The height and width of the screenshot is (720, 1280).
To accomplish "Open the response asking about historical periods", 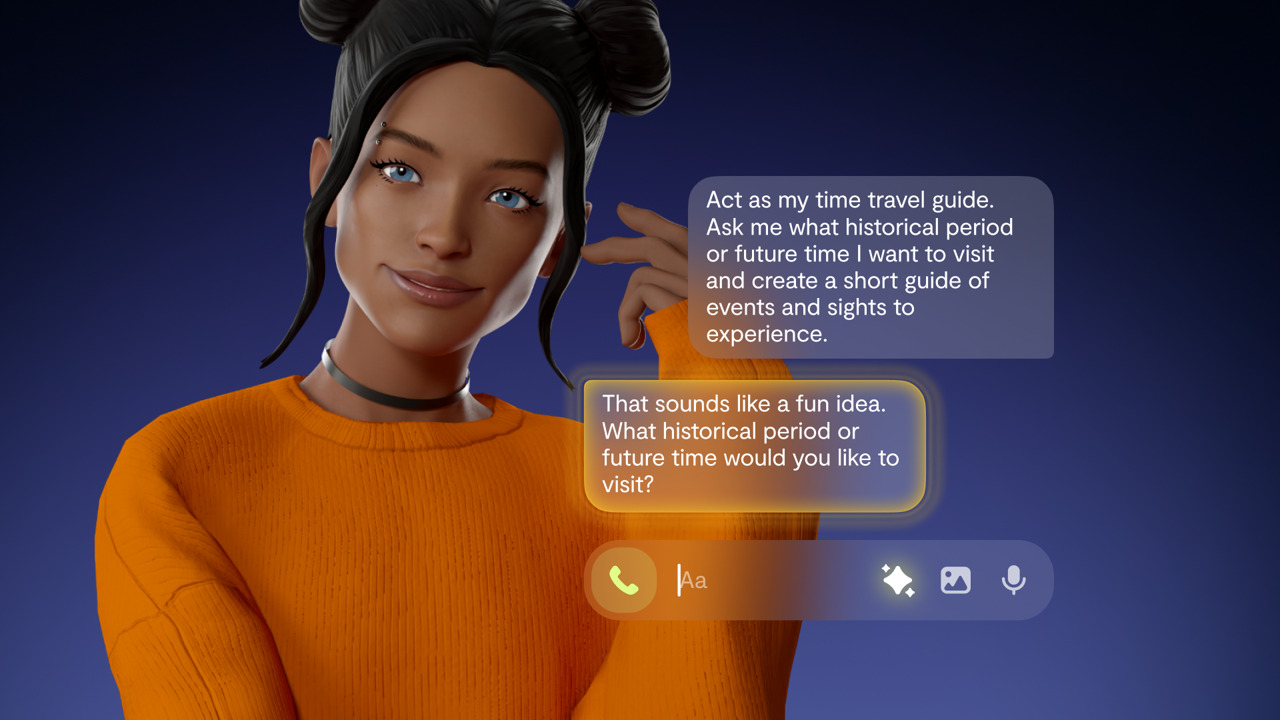I will point(755,446).
